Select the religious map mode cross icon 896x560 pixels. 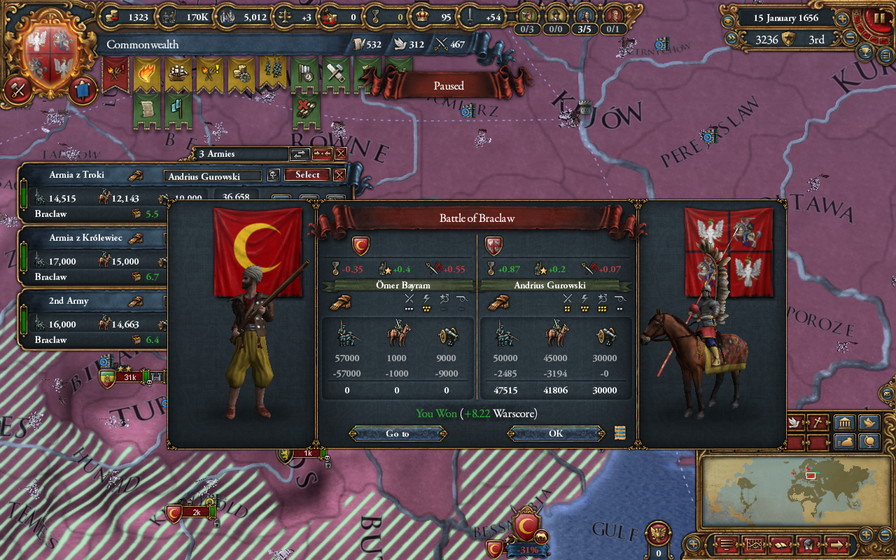pos(818,423)
